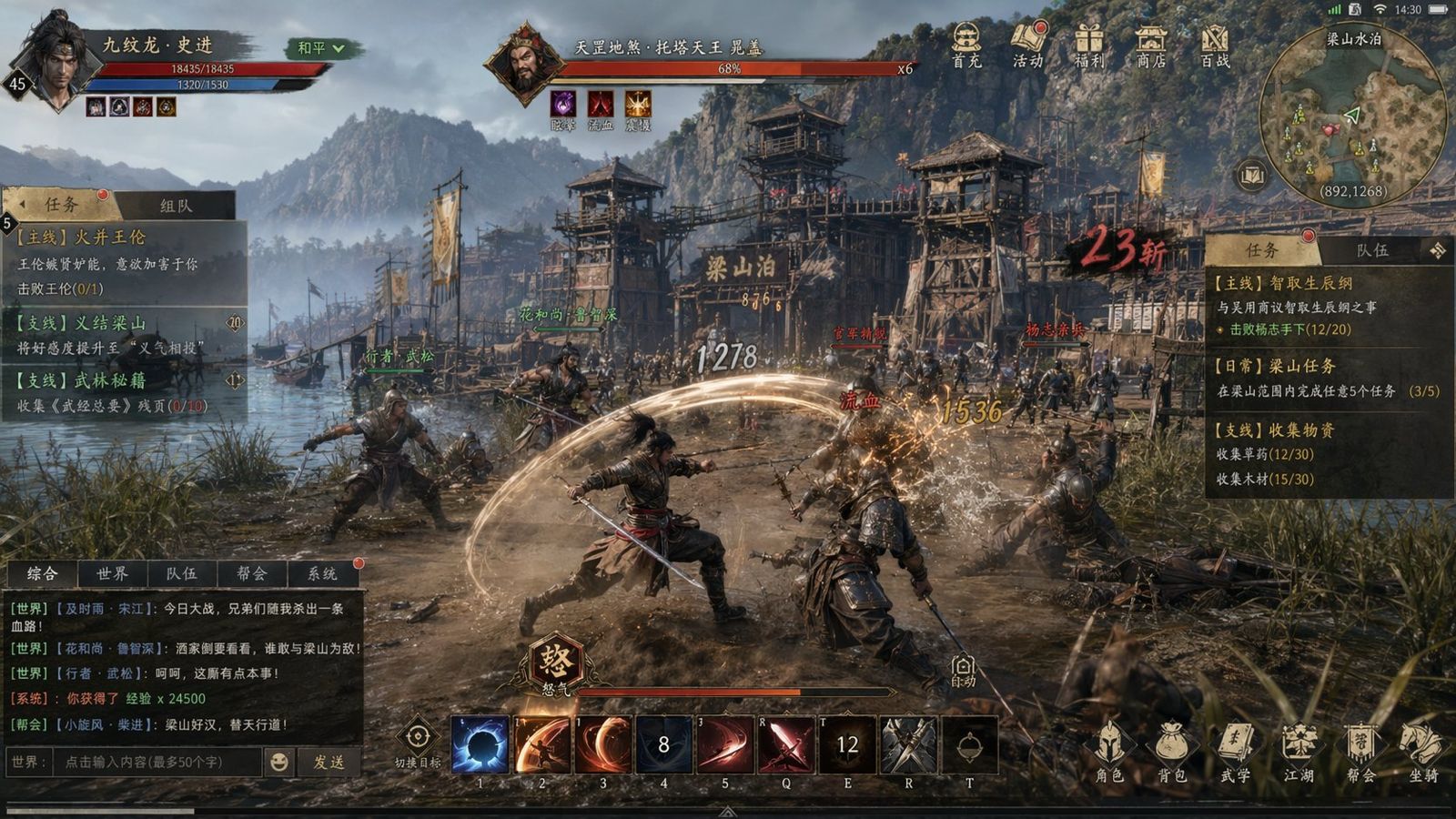Send the chat message with 发送

[x=329, y=762]
